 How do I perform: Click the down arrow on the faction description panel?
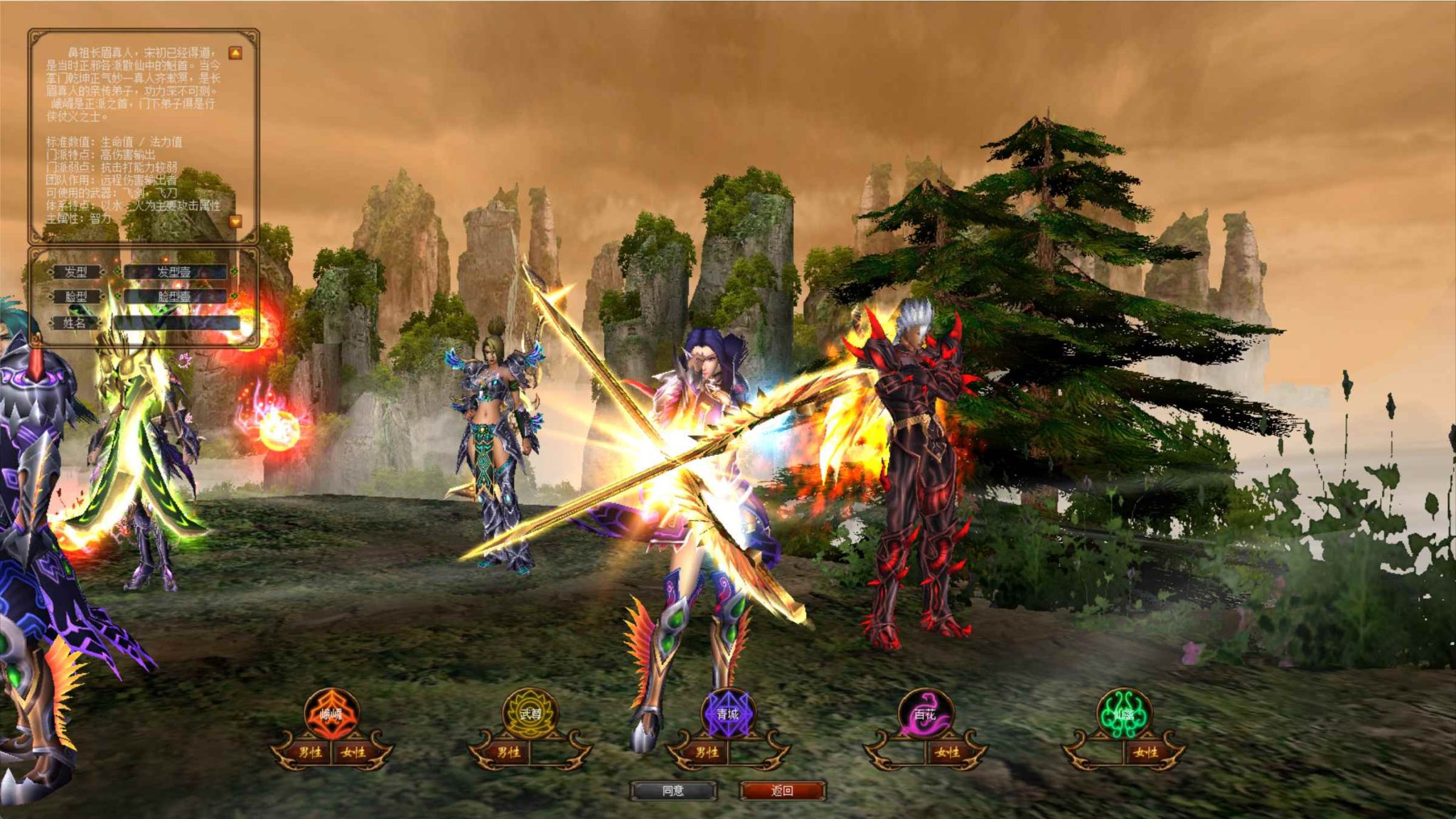(x=235, y=223)
